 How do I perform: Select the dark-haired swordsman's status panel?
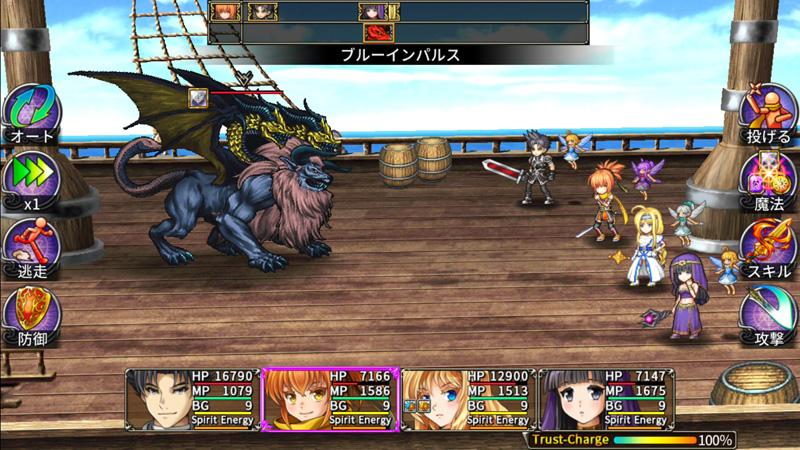pyautogui.click(x=192, y=399)
